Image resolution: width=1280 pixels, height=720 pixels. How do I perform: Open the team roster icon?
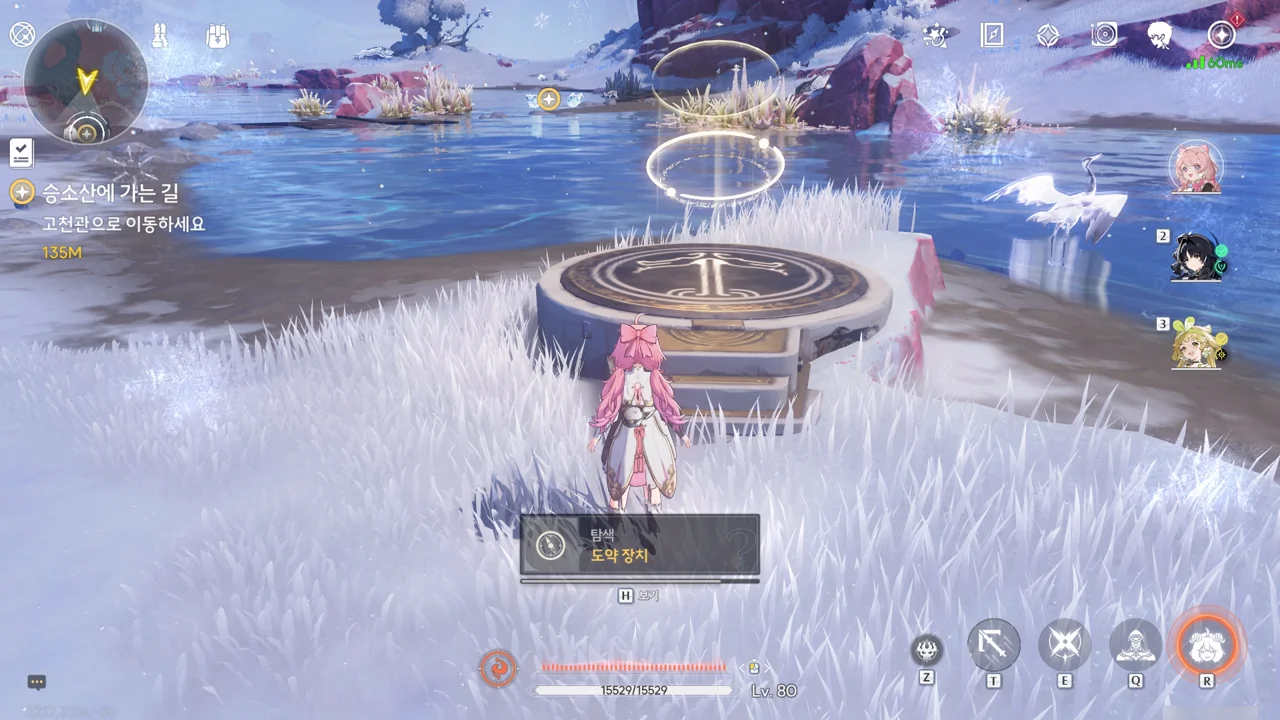(x=160, y=36)
